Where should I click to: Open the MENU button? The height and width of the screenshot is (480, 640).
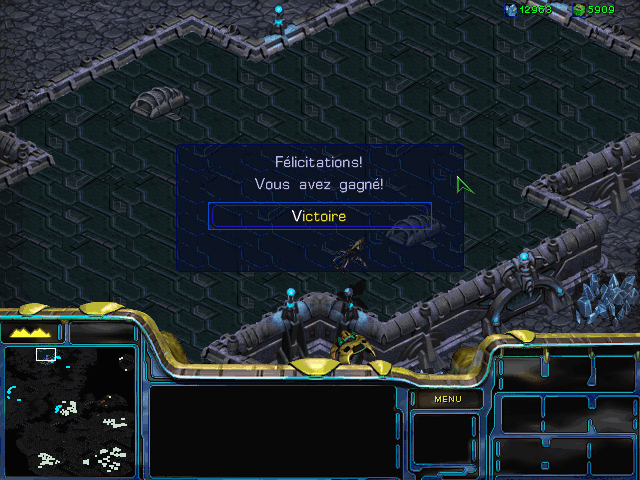447,399
